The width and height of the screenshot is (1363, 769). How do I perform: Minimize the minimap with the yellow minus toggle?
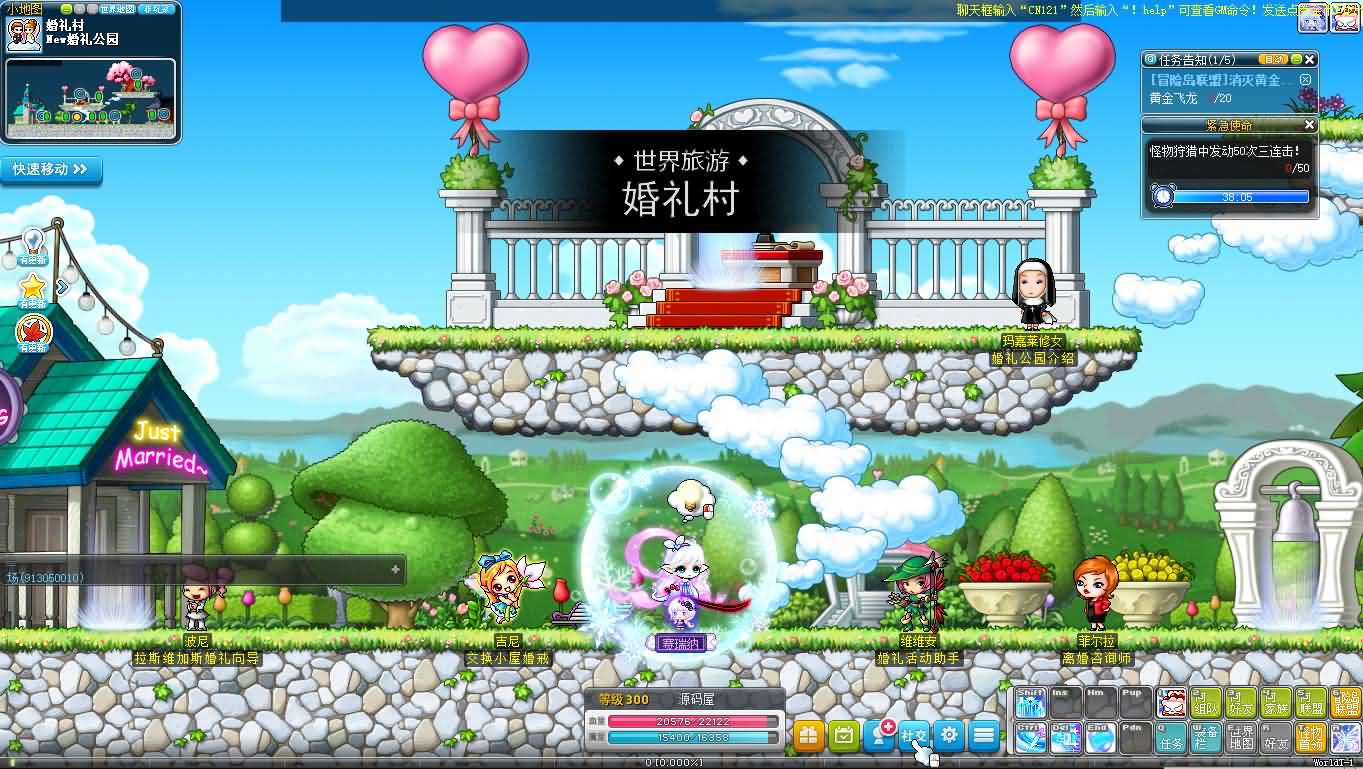pos(67,9)
